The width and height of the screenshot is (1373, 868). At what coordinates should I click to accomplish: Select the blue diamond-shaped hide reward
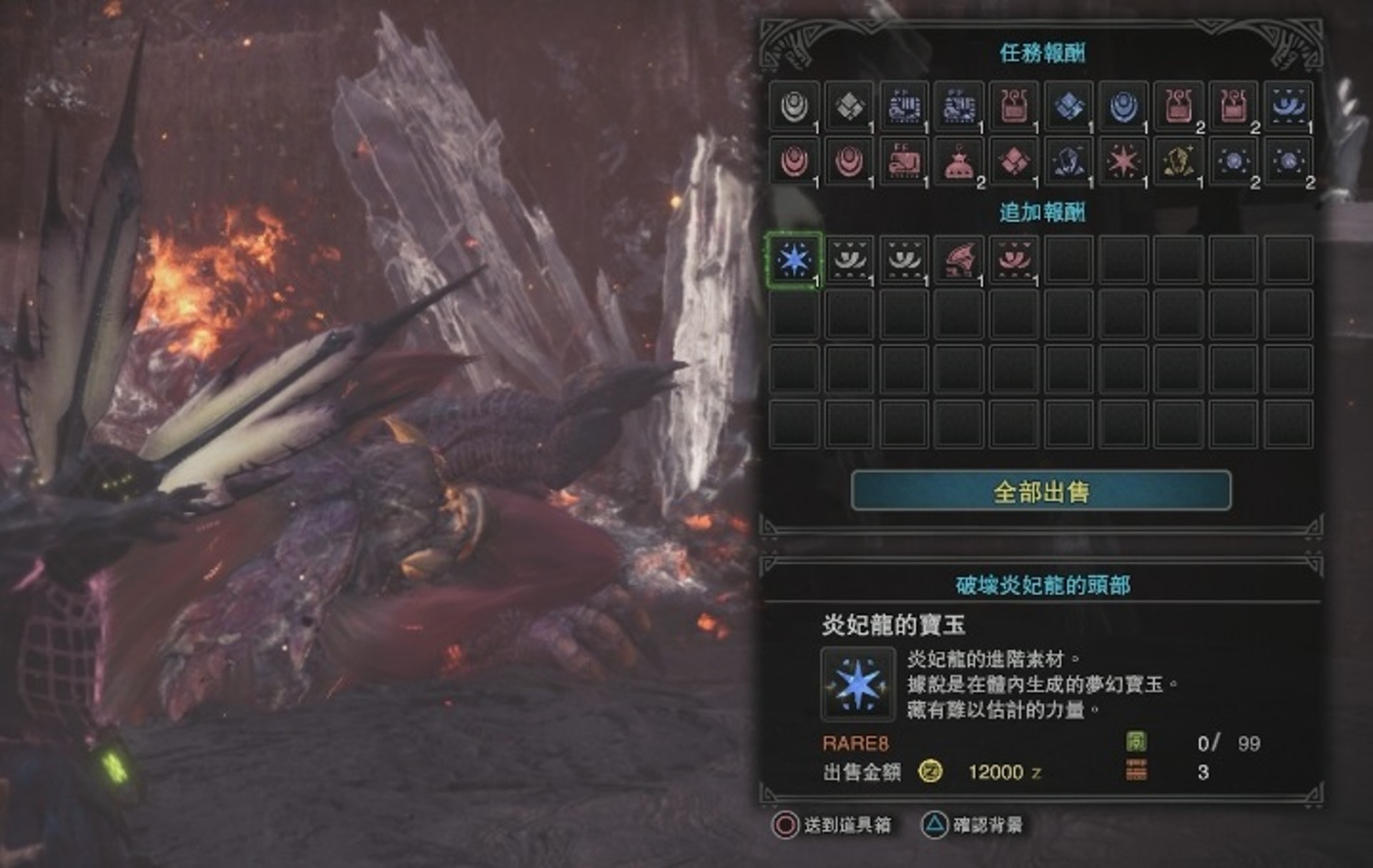[x=1068, y=107]
